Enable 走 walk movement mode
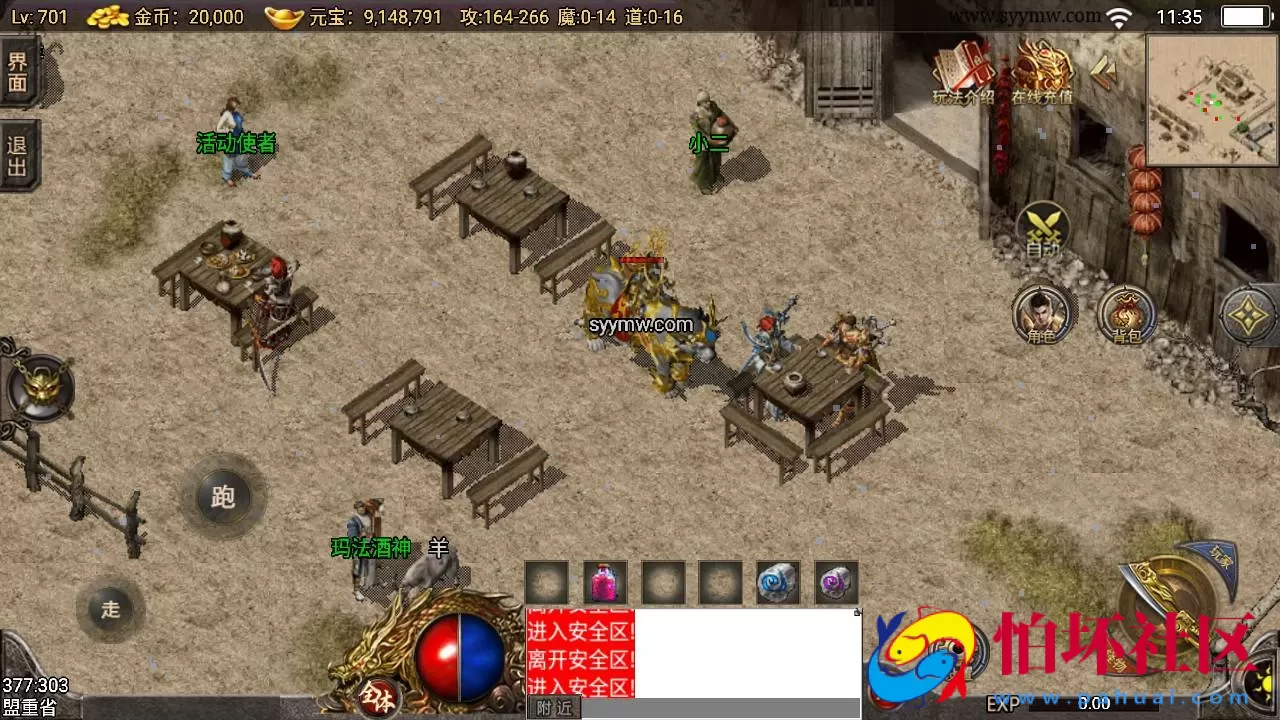This screenshot has height=720, width=1280. [110, 608]
